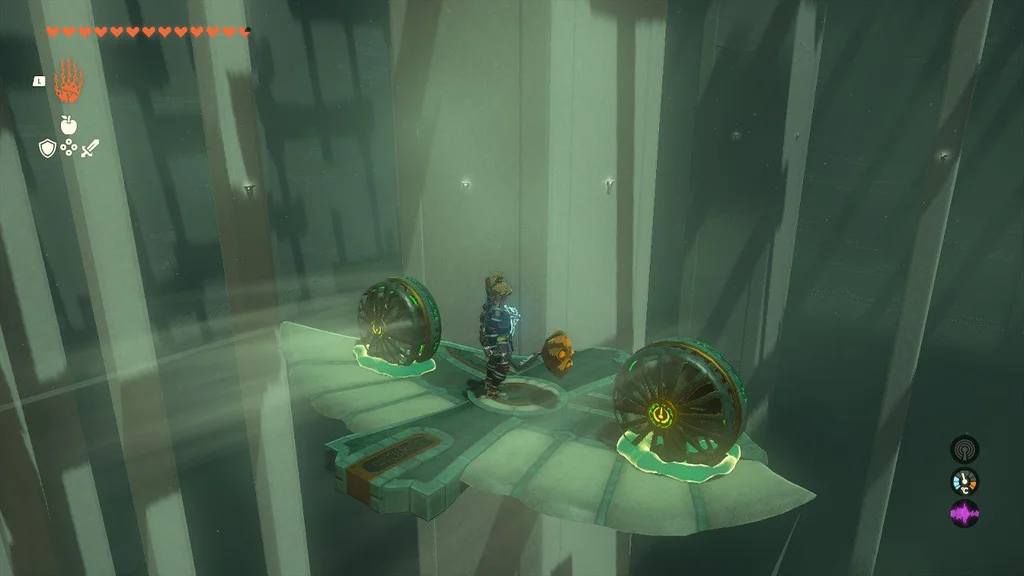Click the Sheikah Sensor signal icon
1024x576 pixels.
[x=965, y=449]
